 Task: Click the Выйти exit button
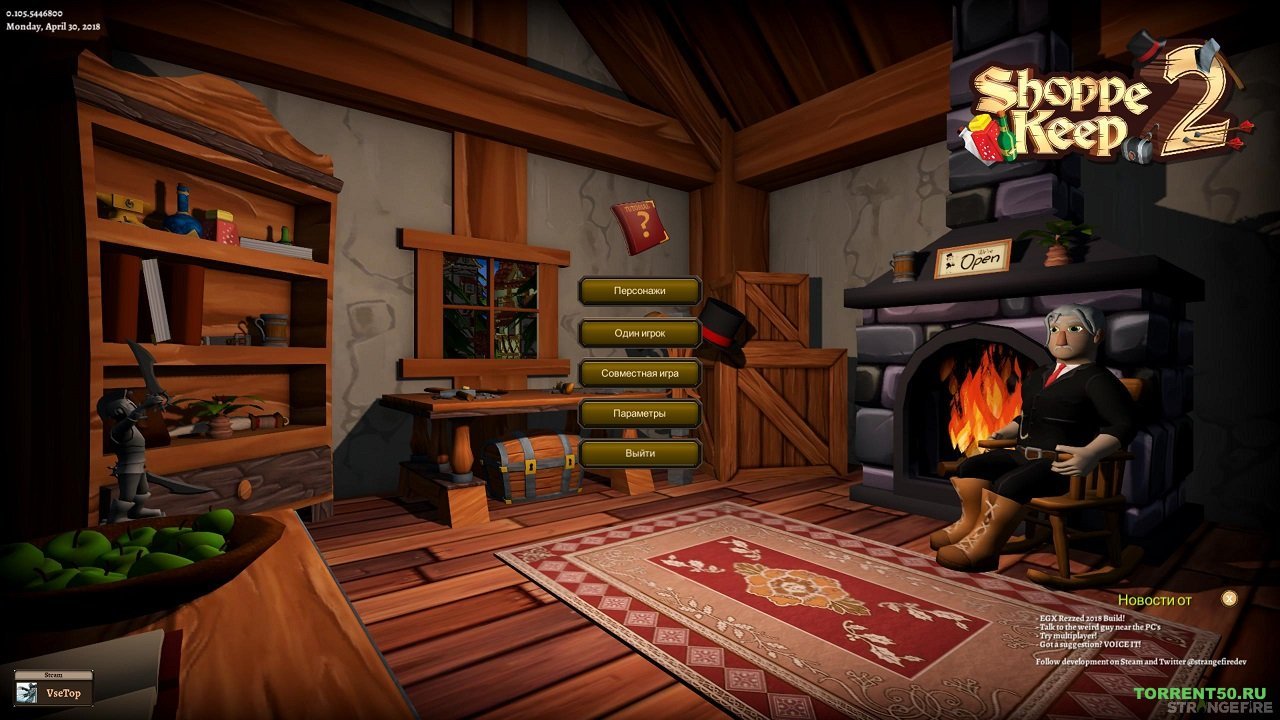pos(640,453)
